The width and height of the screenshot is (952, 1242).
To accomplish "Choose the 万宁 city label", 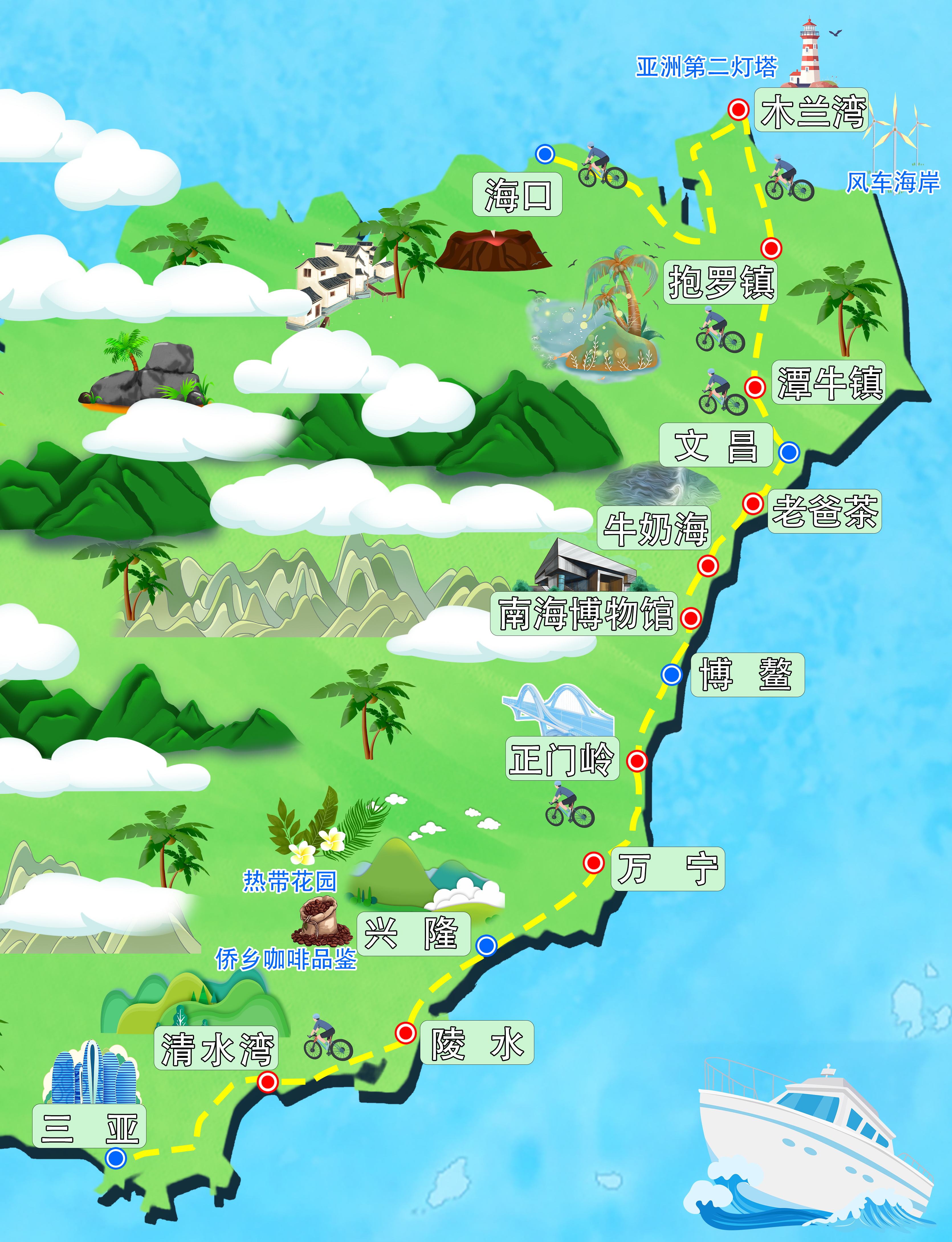I will click(x=668, y=869).
